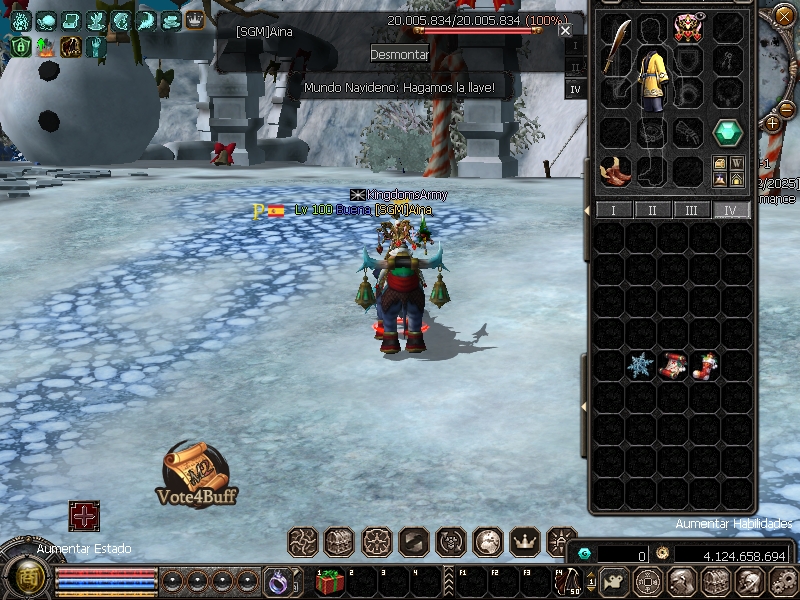The width and height of the screenshot is (800, 600).
Task: Choose the Christmas stocking inventory item
Action: (705, 366)
